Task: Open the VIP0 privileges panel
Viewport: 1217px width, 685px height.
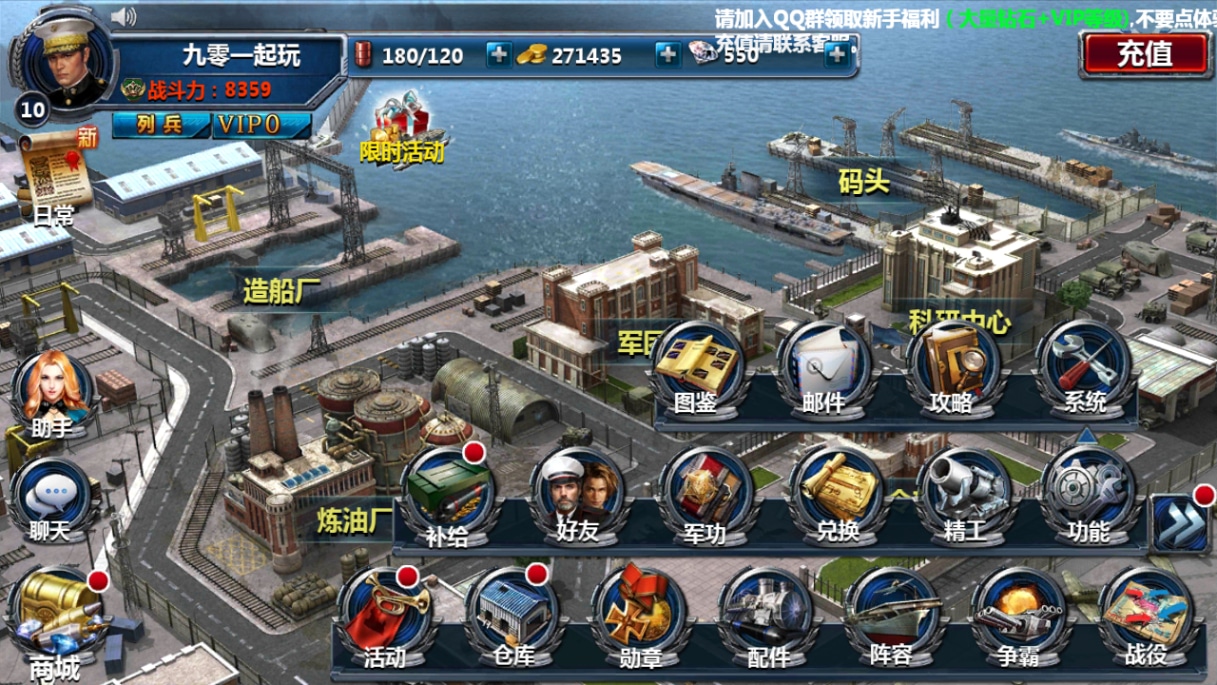Action: (x=262, y=125)
